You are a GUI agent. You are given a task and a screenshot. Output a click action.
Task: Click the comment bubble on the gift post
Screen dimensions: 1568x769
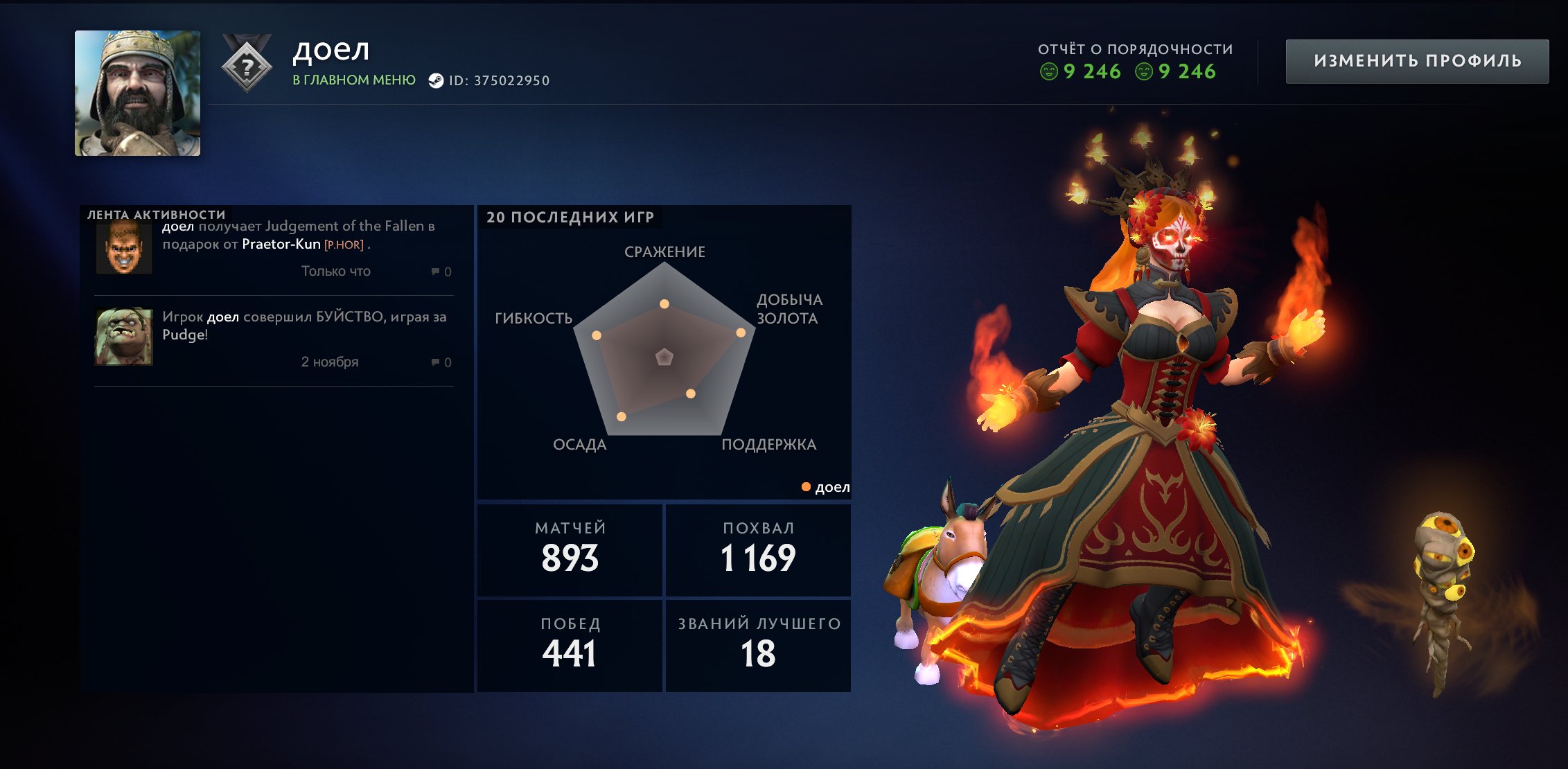(434, 271)
